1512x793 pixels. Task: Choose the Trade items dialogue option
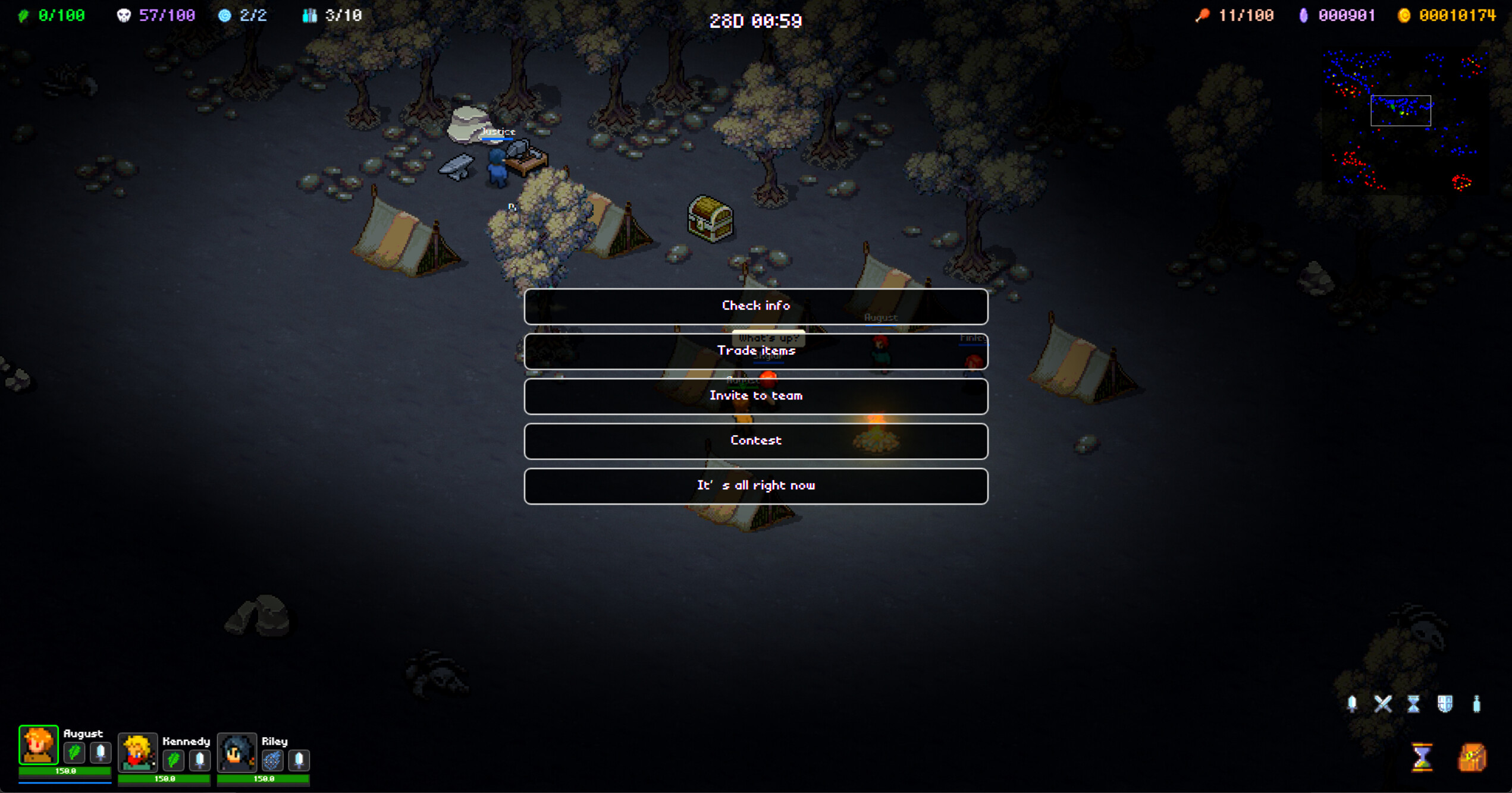click(x=756, y=351)
